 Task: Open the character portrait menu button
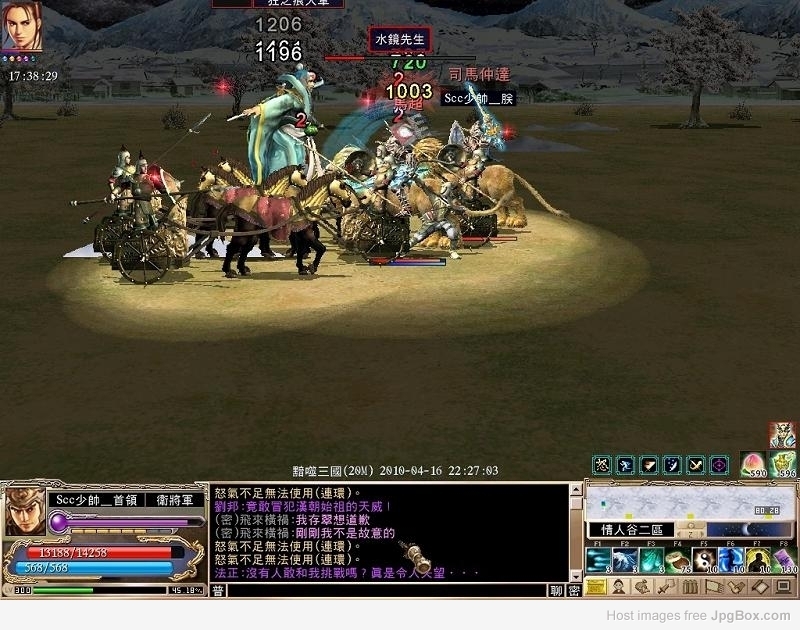619,587
